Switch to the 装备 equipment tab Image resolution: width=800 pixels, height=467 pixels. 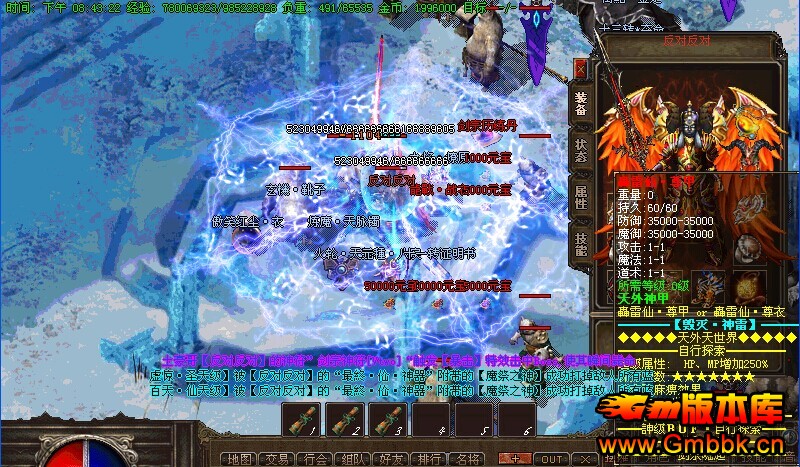(x=581, y=104)
